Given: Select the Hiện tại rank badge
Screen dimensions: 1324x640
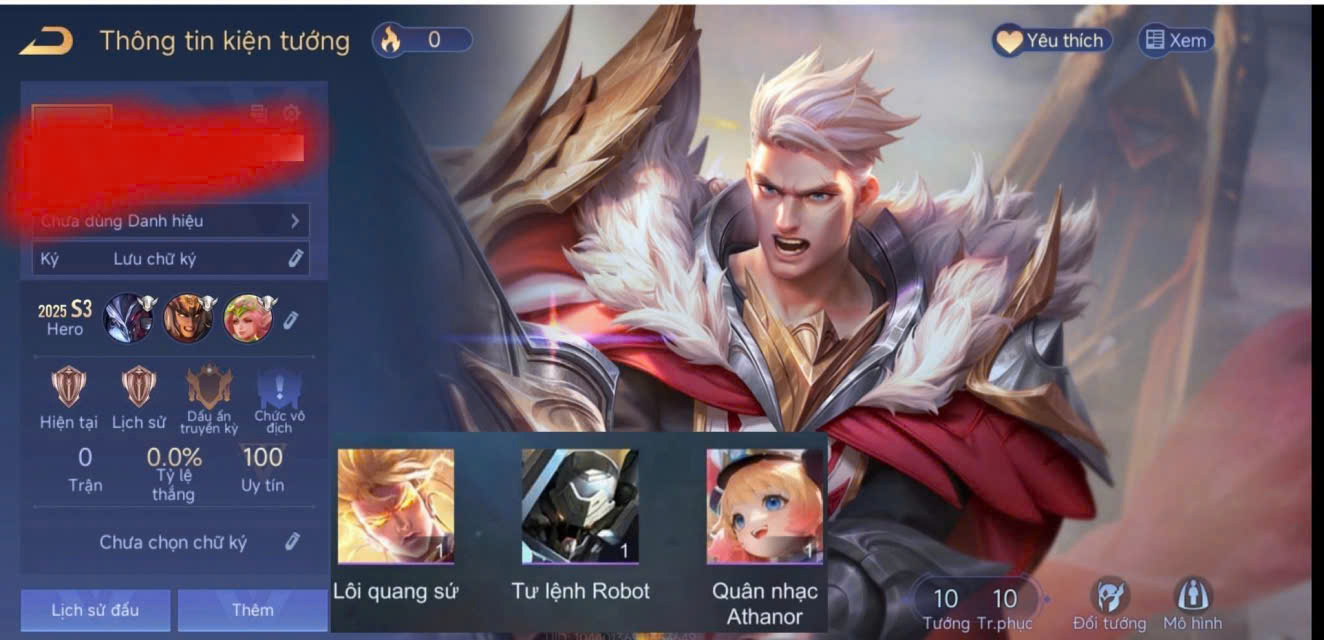Looking at the screenshot, I should click(69, 387).
